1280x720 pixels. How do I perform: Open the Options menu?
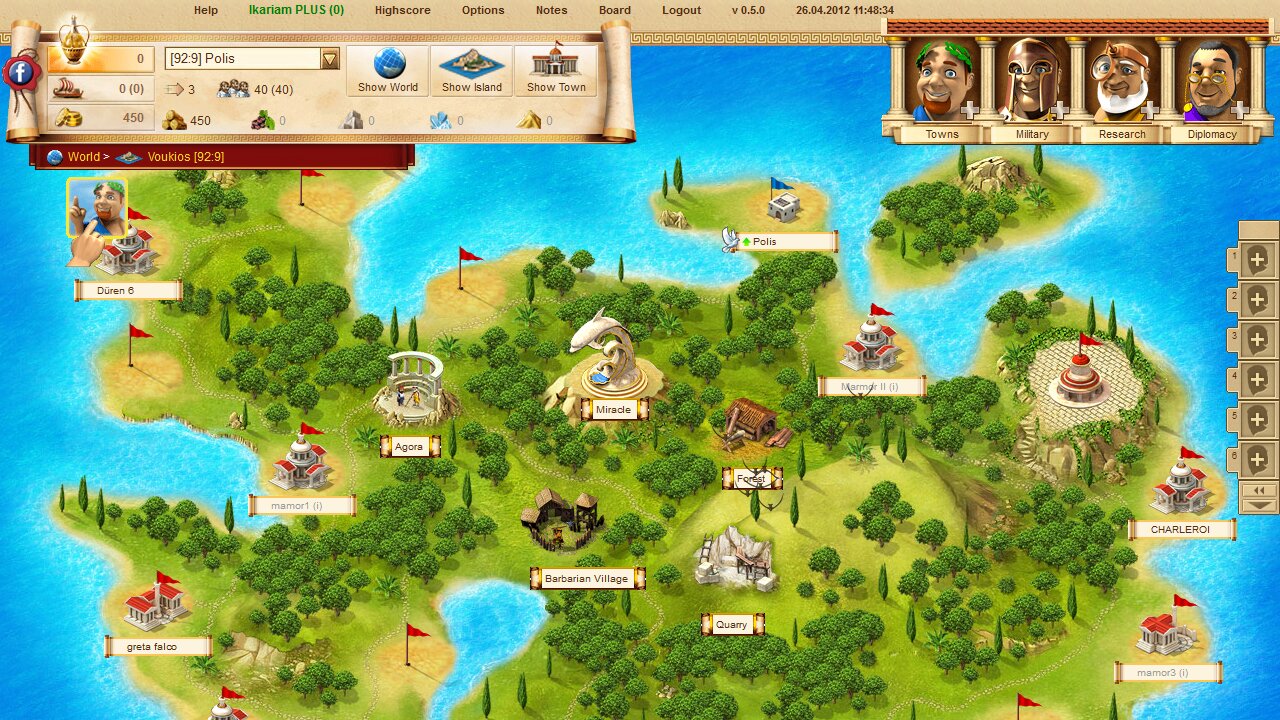[x=483, y=10]
